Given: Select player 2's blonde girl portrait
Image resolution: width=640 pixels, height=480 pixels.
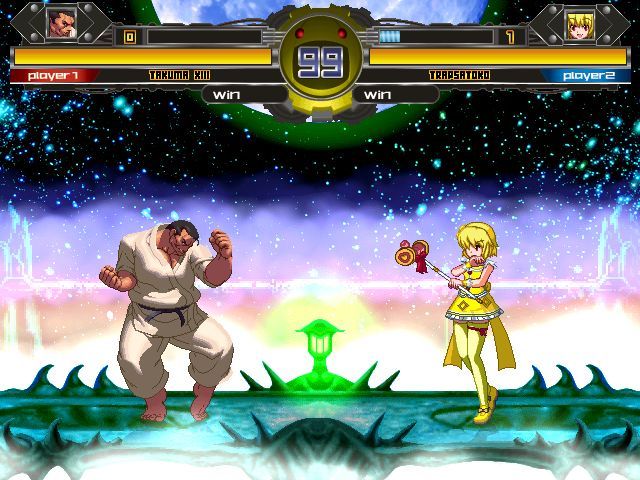Looking at the screenshot, I should [x=577, y=23].
